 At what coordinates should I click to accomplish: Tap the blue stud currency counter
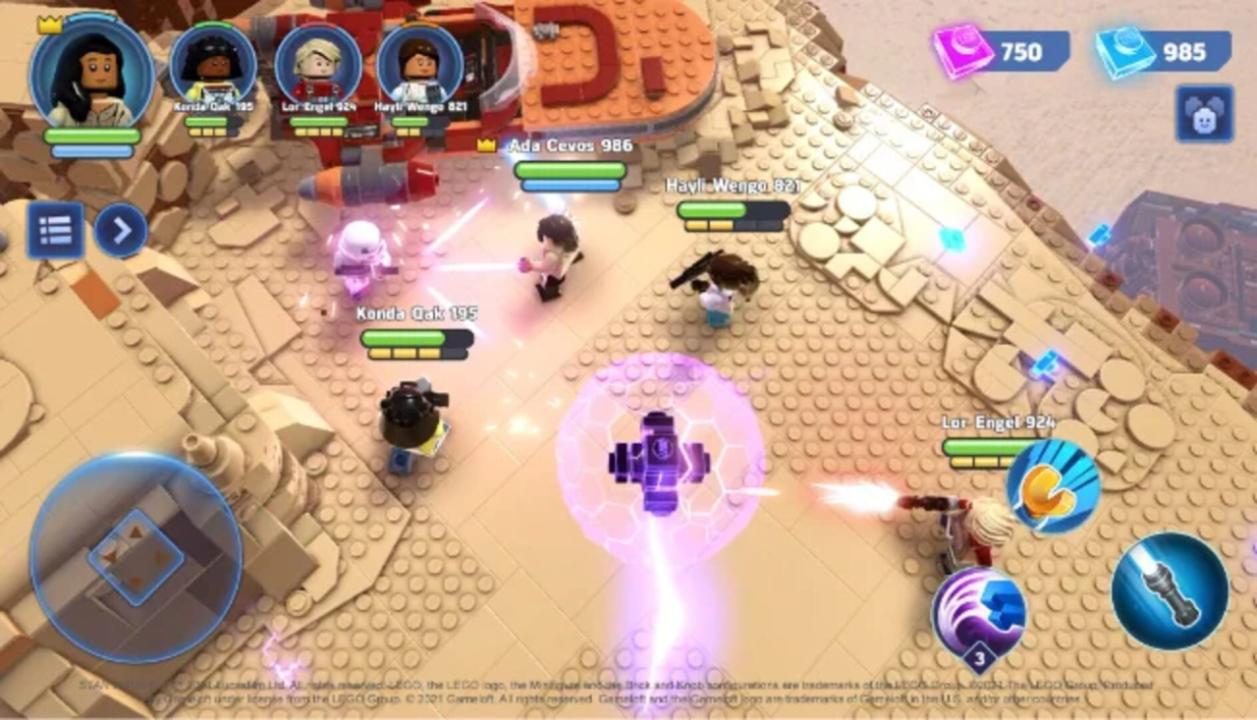(x=1163, y=51)
